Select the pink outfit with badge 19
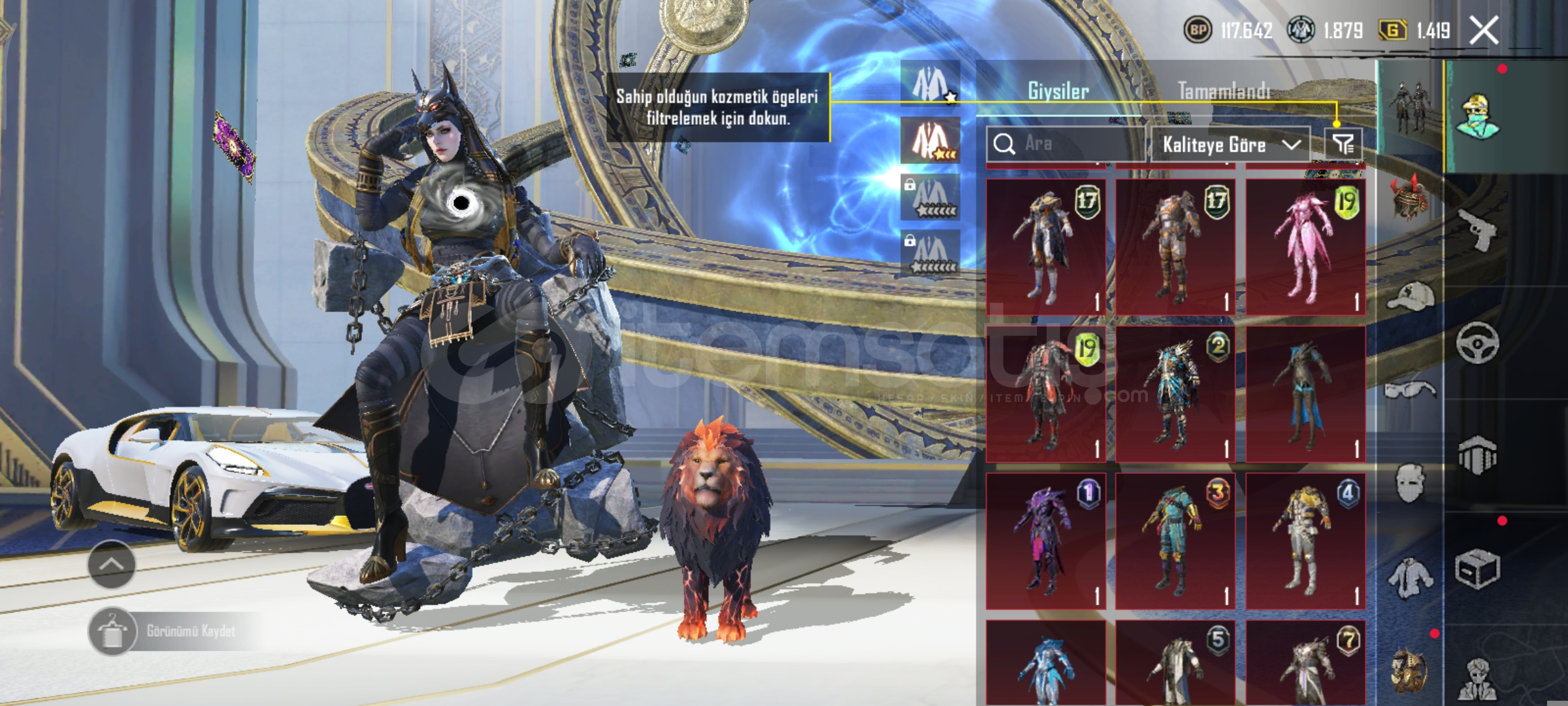The width and height of the screenshot is (1568, 706). (1305, 247)
